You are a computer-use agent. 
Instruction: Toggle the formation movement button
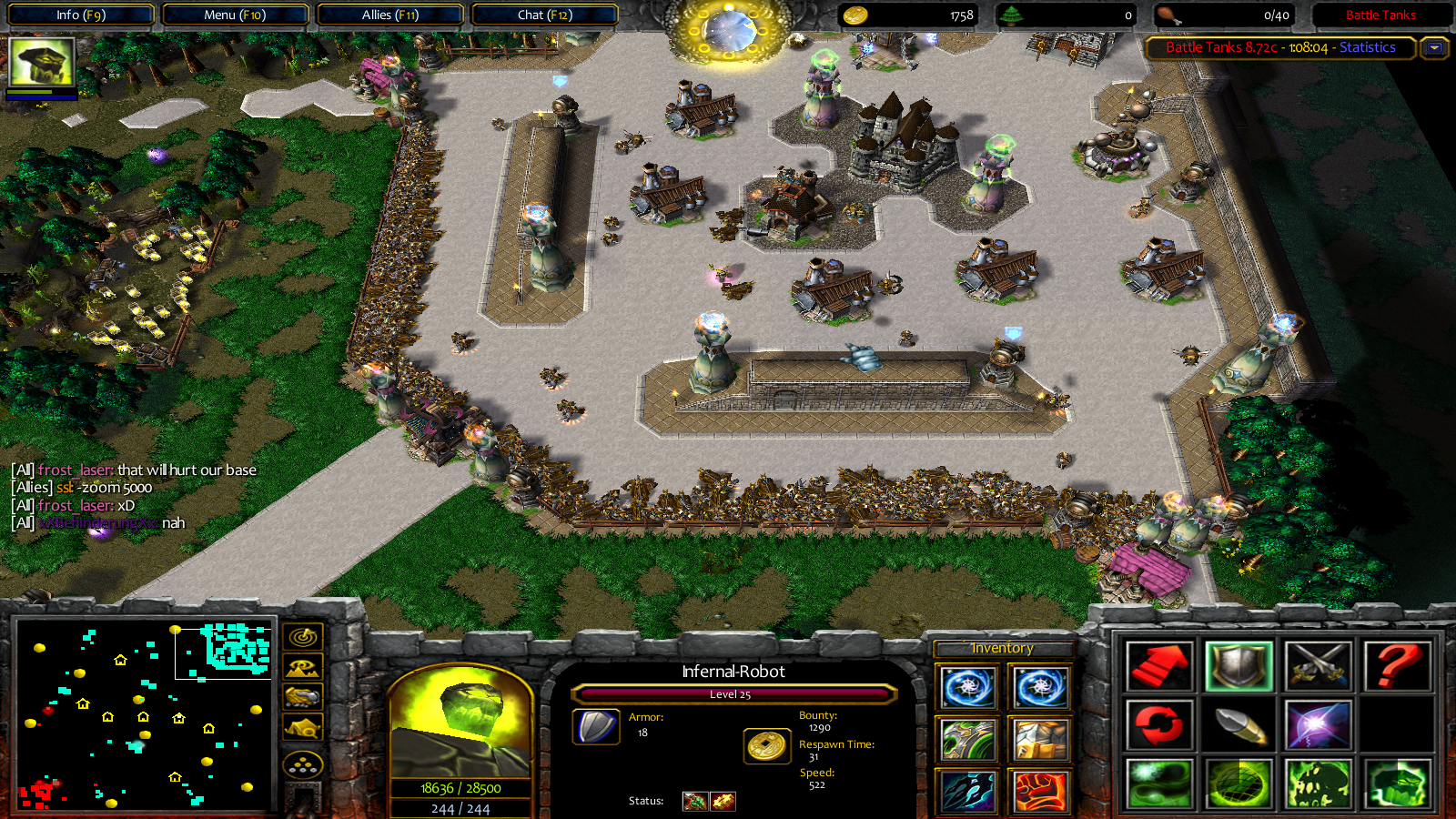303,764
